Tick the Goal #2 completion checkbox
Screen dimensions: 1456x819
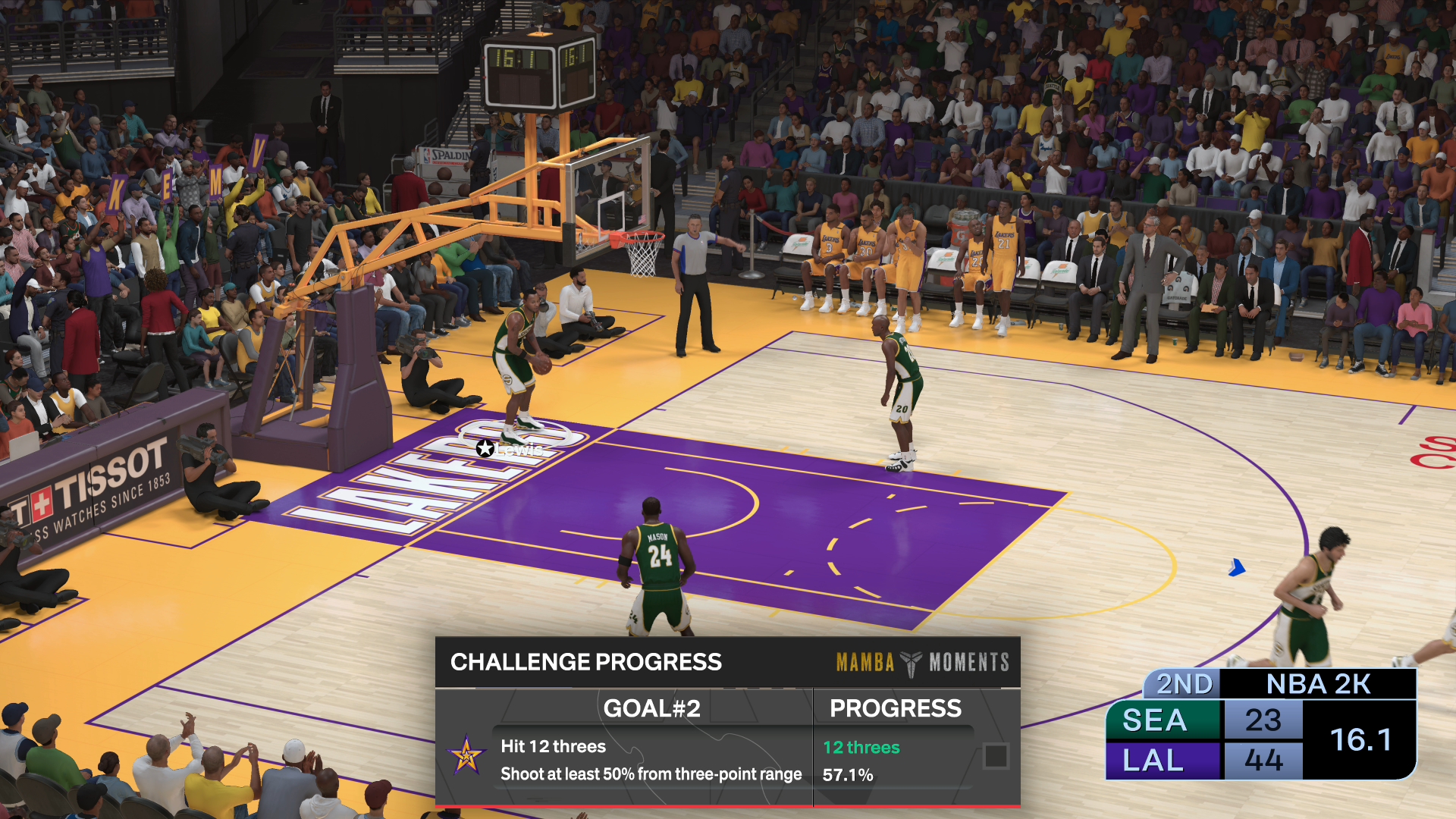coord(995,756)
